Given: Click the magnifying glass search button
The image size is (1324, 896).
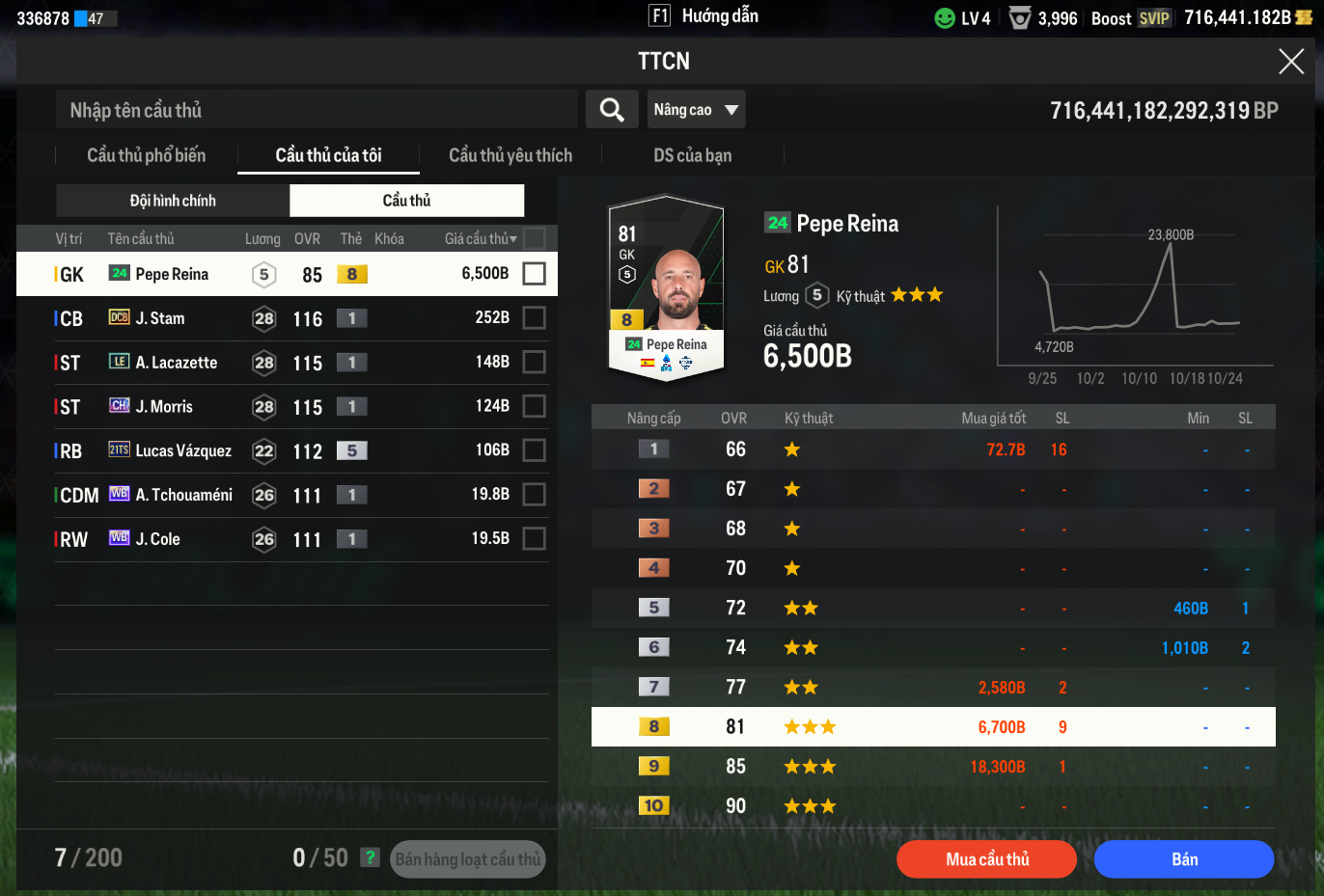Looking at the screenshot, I should [612, 110].
